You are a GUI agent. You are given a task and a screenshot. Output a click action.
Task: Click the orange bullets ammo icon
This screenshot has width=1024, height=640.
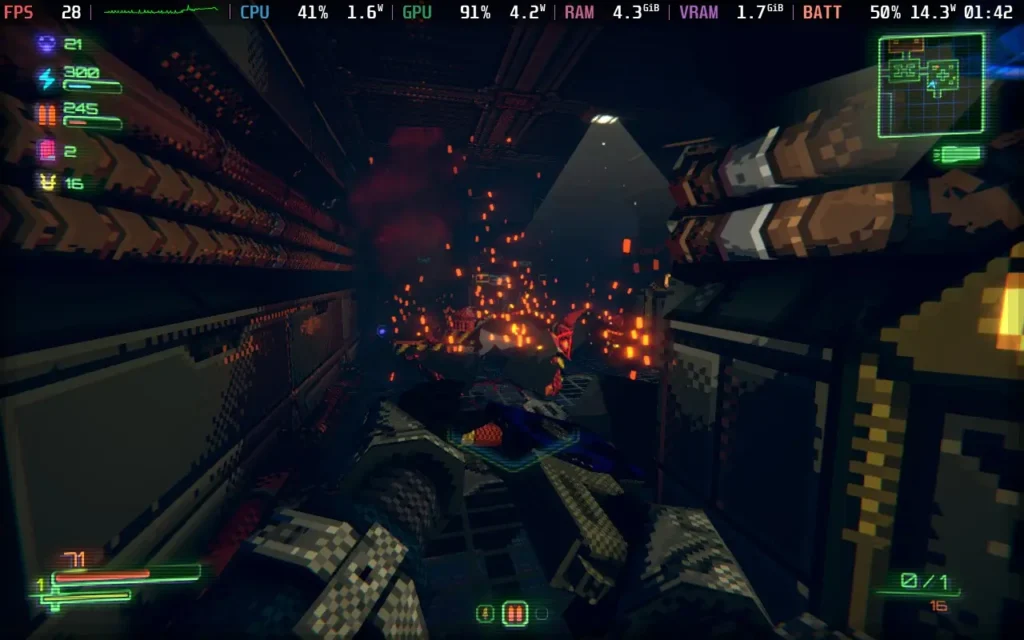click(46, 115)
